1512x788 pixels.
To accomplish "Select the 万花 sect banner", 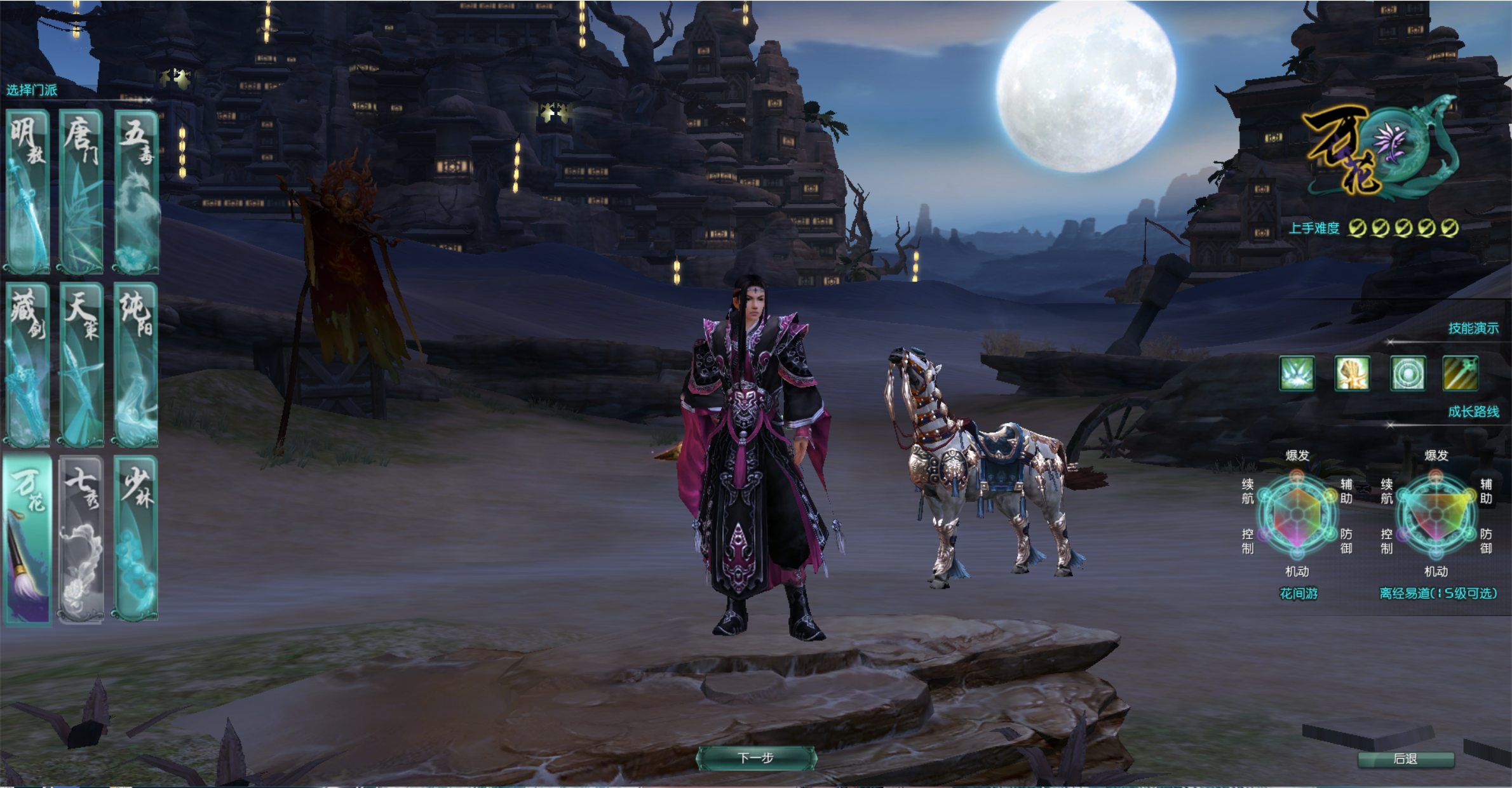I will click(28, 538).
